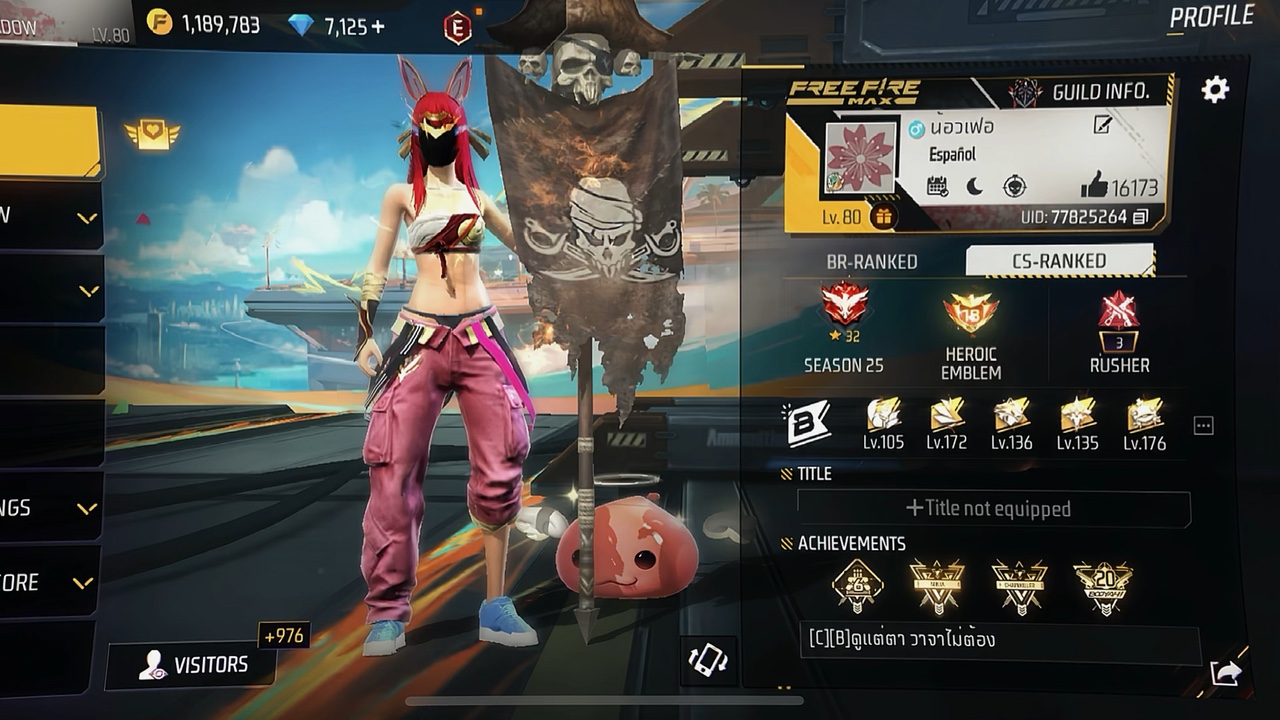Open the profile avatar picture
This screenshot has height=720, width=1280.
(860, 157)
